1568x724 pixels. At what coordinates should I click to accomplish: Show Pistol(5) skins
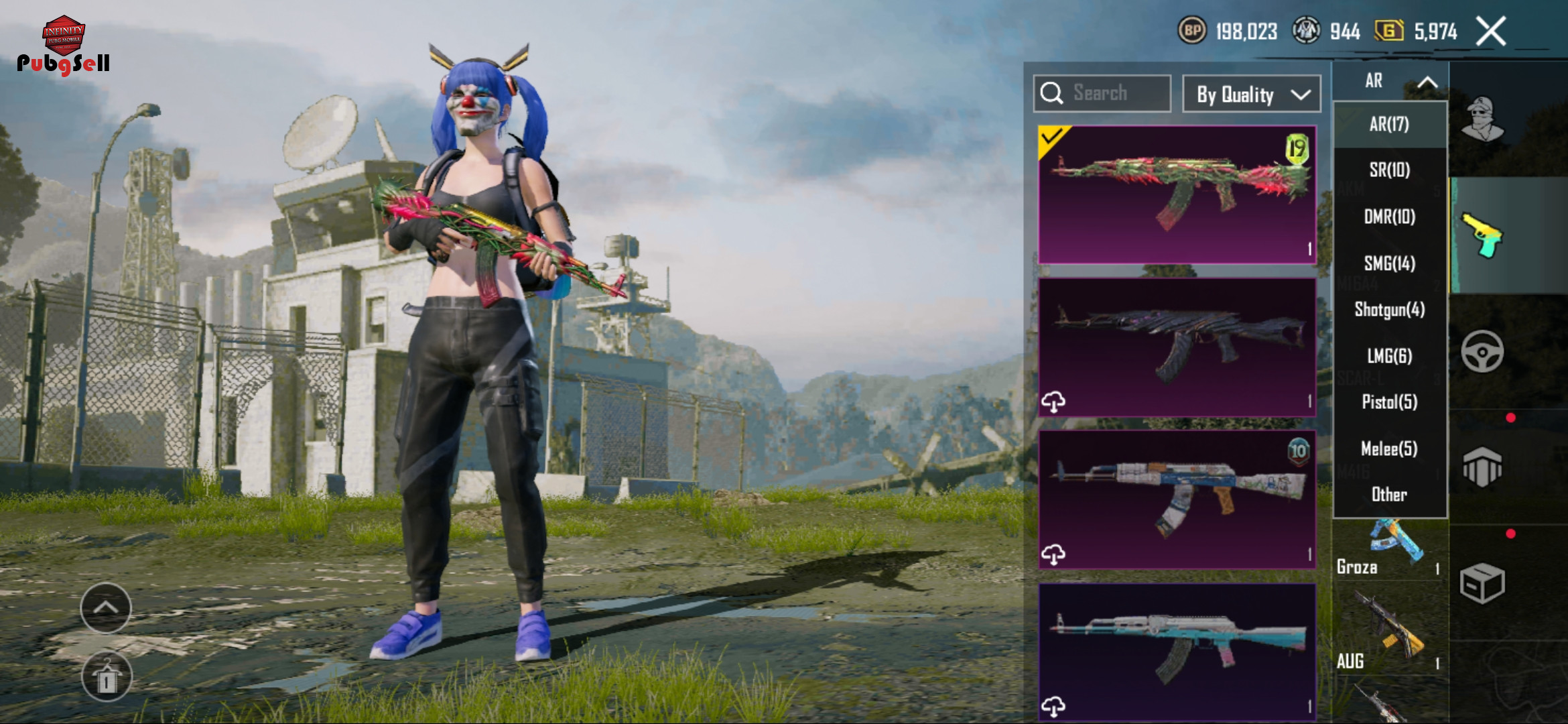pos(1389,402)
